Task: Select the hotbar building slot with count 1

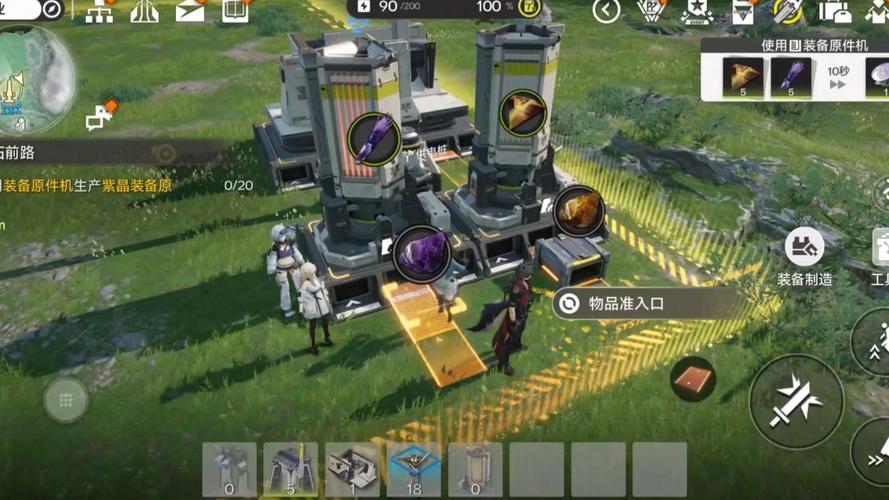Action: 352,470
